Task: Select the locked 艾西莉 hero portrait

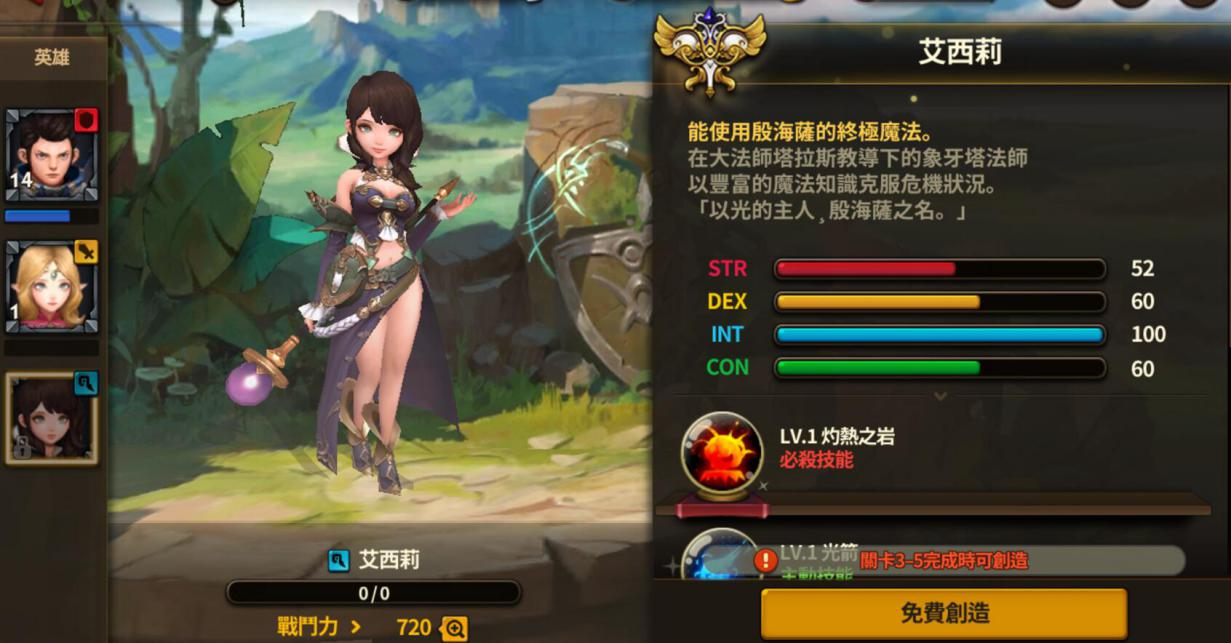Action: click(x=51, y=418)
